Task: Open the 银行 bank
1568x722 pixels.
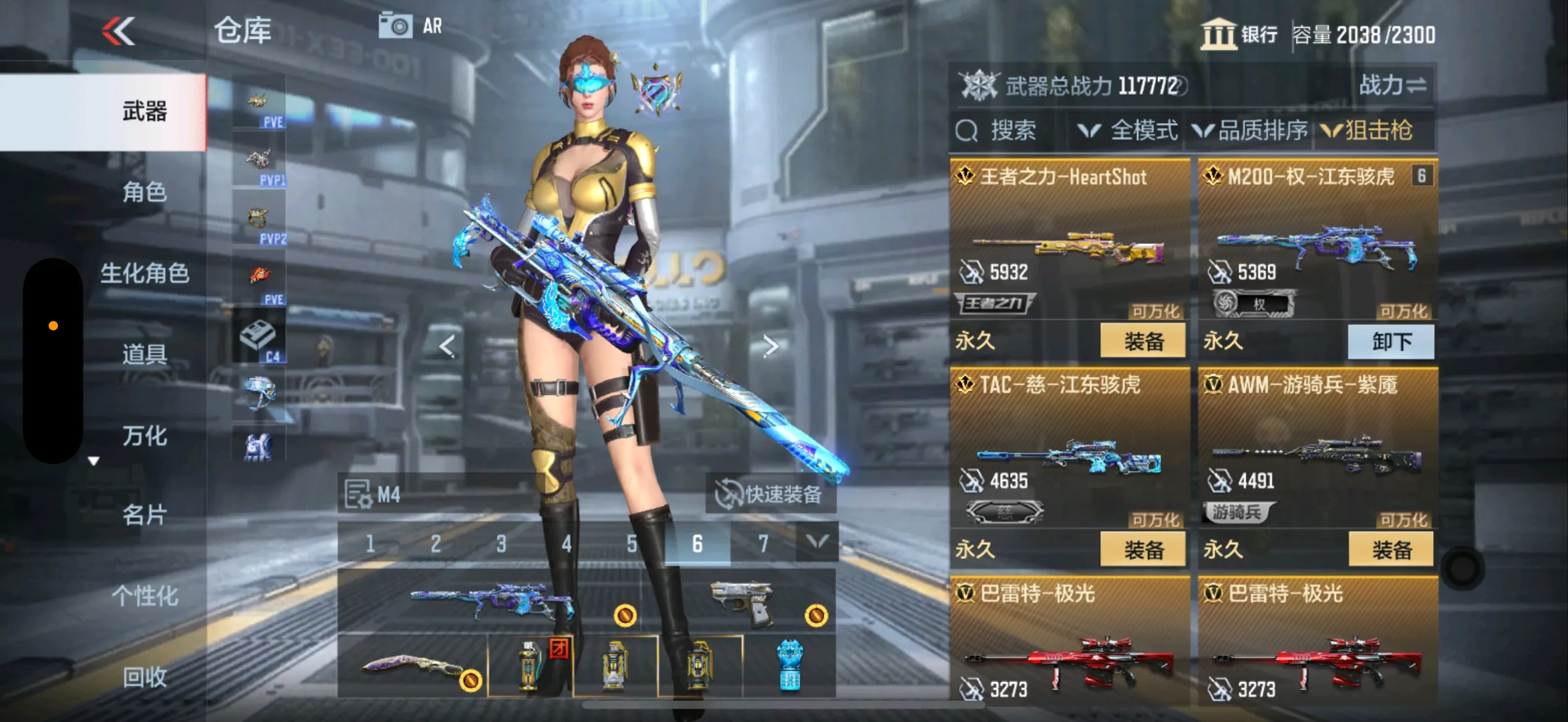Action: click(1239, 34)
